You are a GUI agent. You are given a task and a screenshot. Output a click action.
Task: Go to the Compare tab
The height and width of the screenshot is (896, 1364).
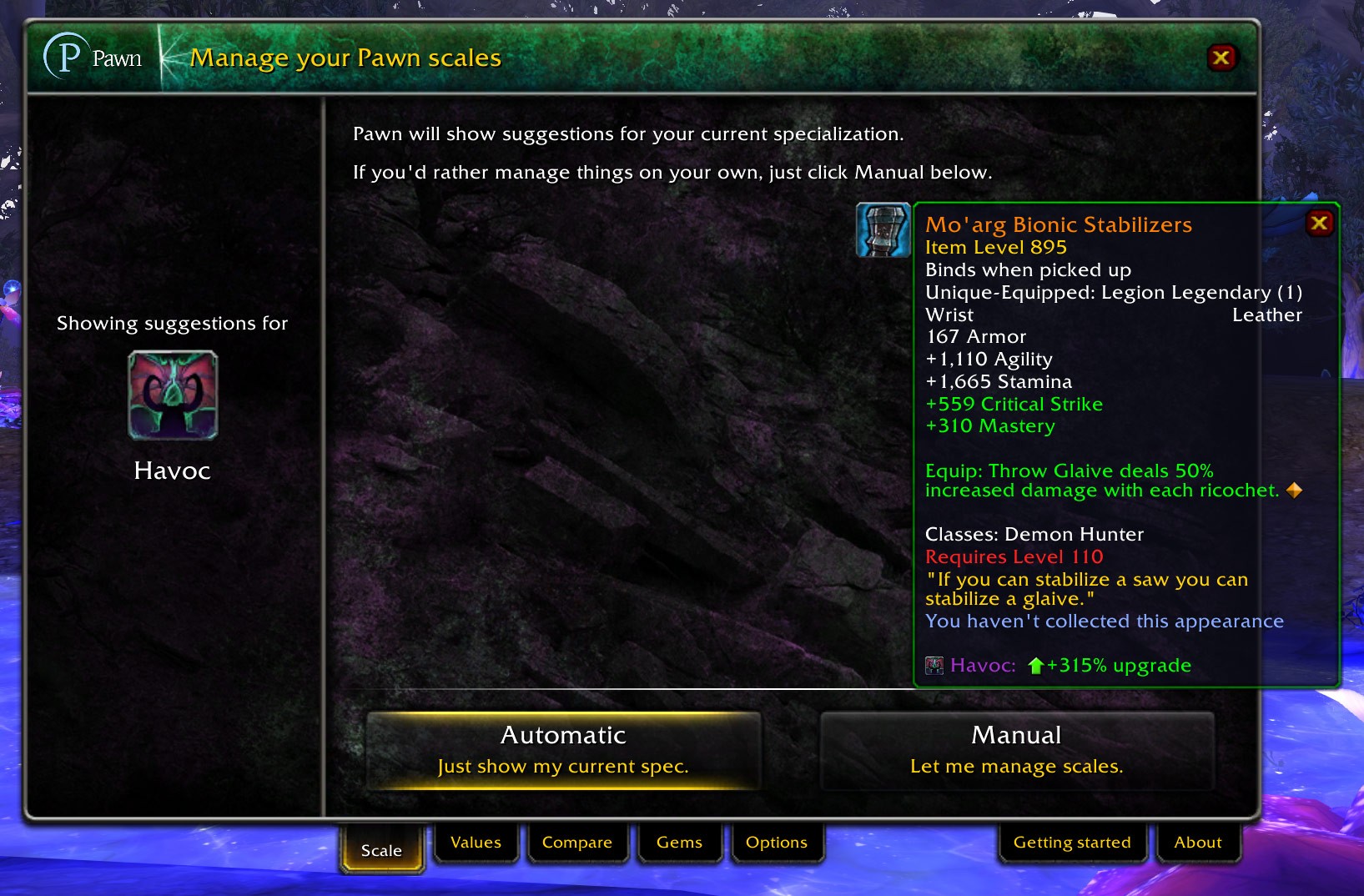pos(576,843)
